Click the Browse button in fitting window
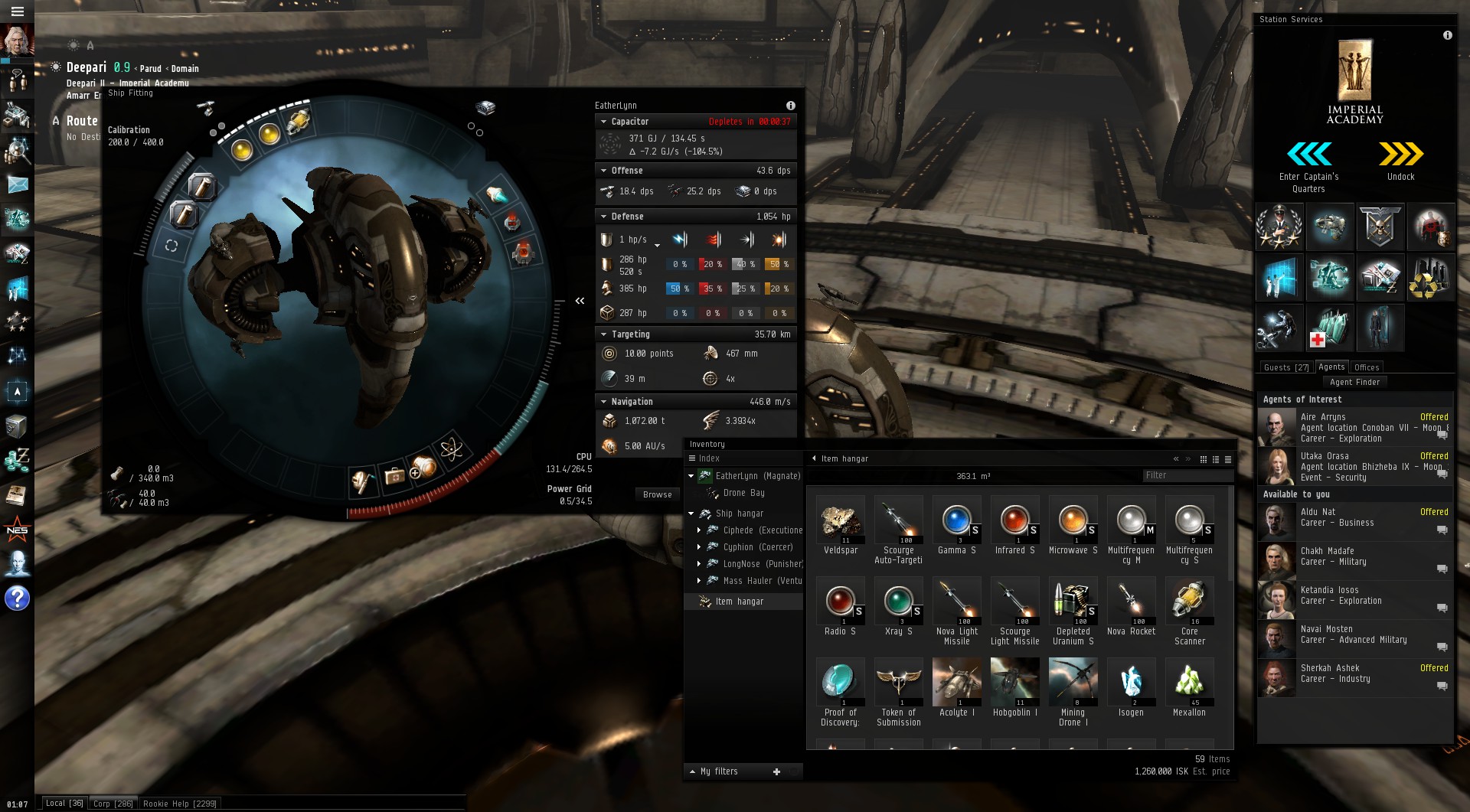 (657, 494)
